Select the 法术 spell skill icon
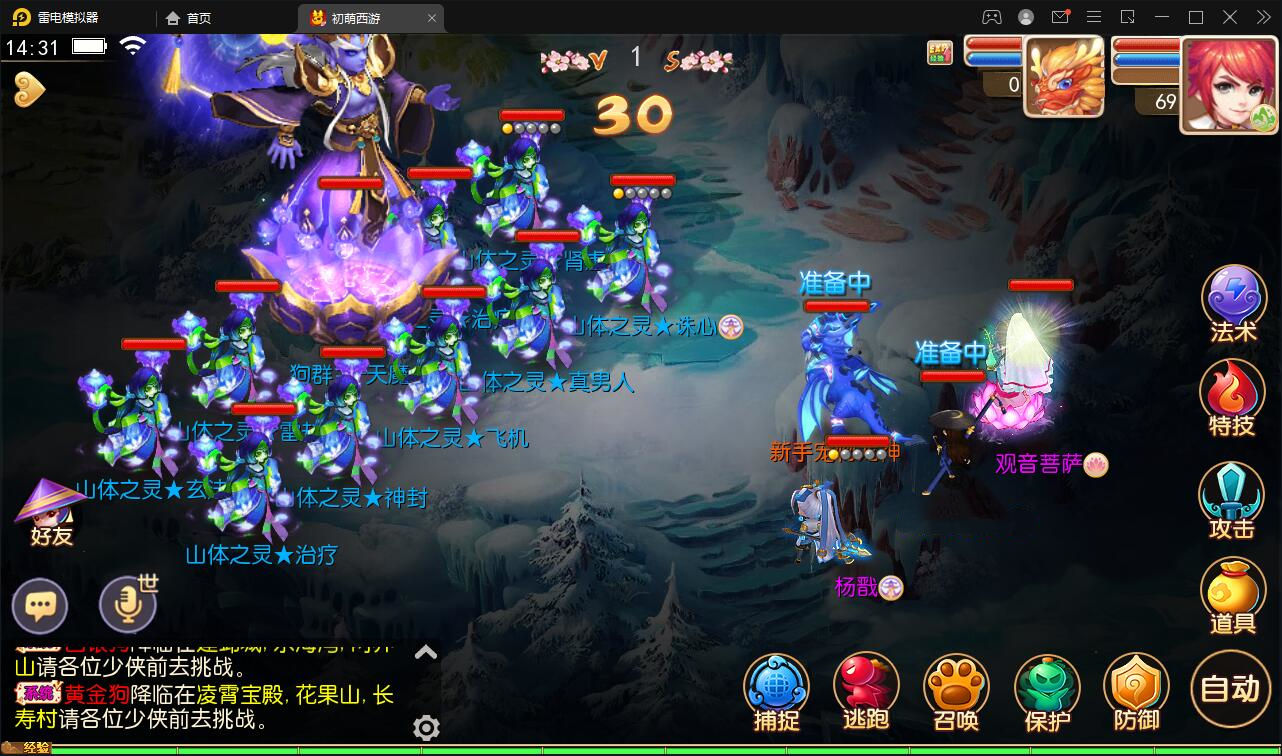 pyautogui.click(x=1233, y=296)
